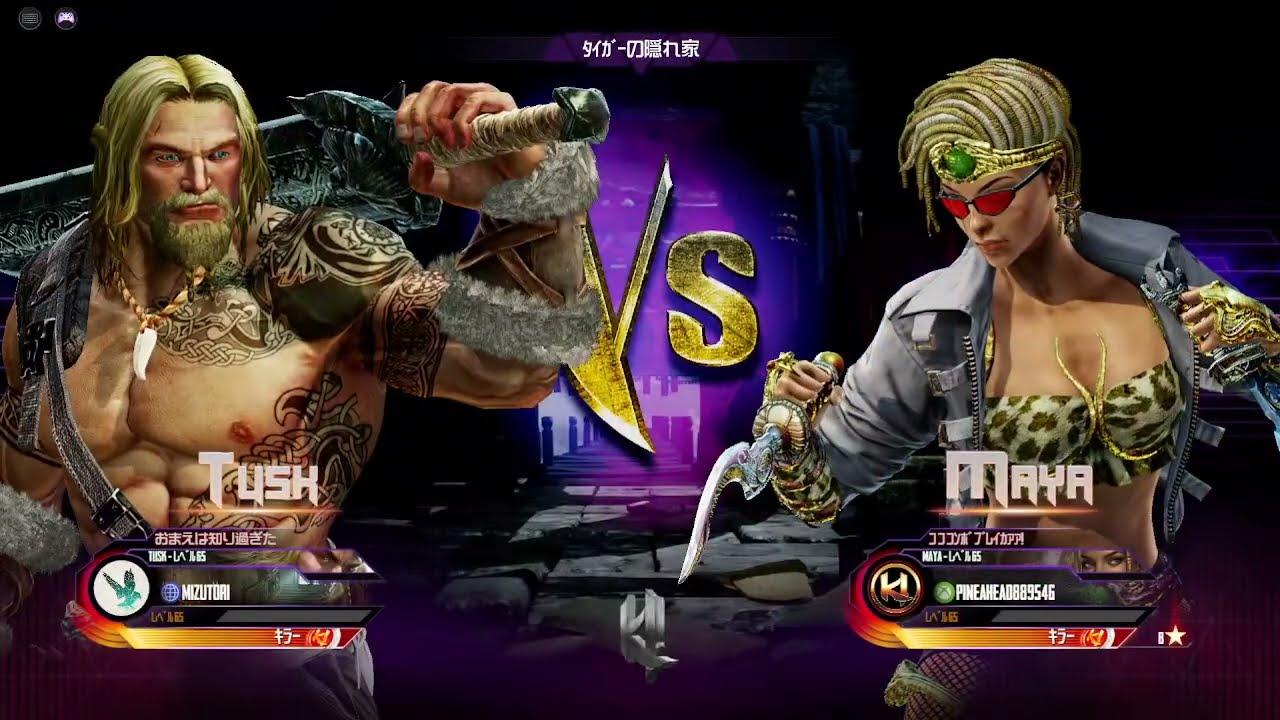Screen dimensions: 1280x720
Task: Select PINEAHEAD088954G's player card
Action: point(1020,592)
